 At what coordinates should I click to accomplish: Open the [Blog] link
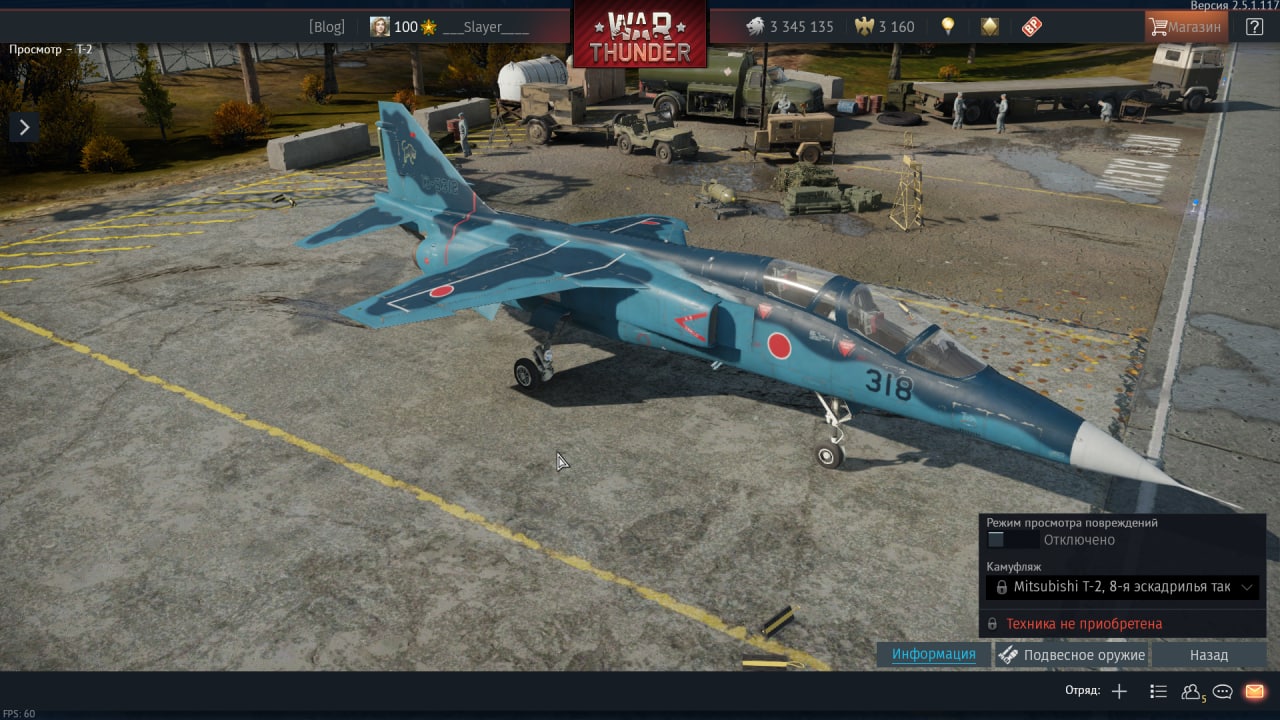click(x=326, y=27)
